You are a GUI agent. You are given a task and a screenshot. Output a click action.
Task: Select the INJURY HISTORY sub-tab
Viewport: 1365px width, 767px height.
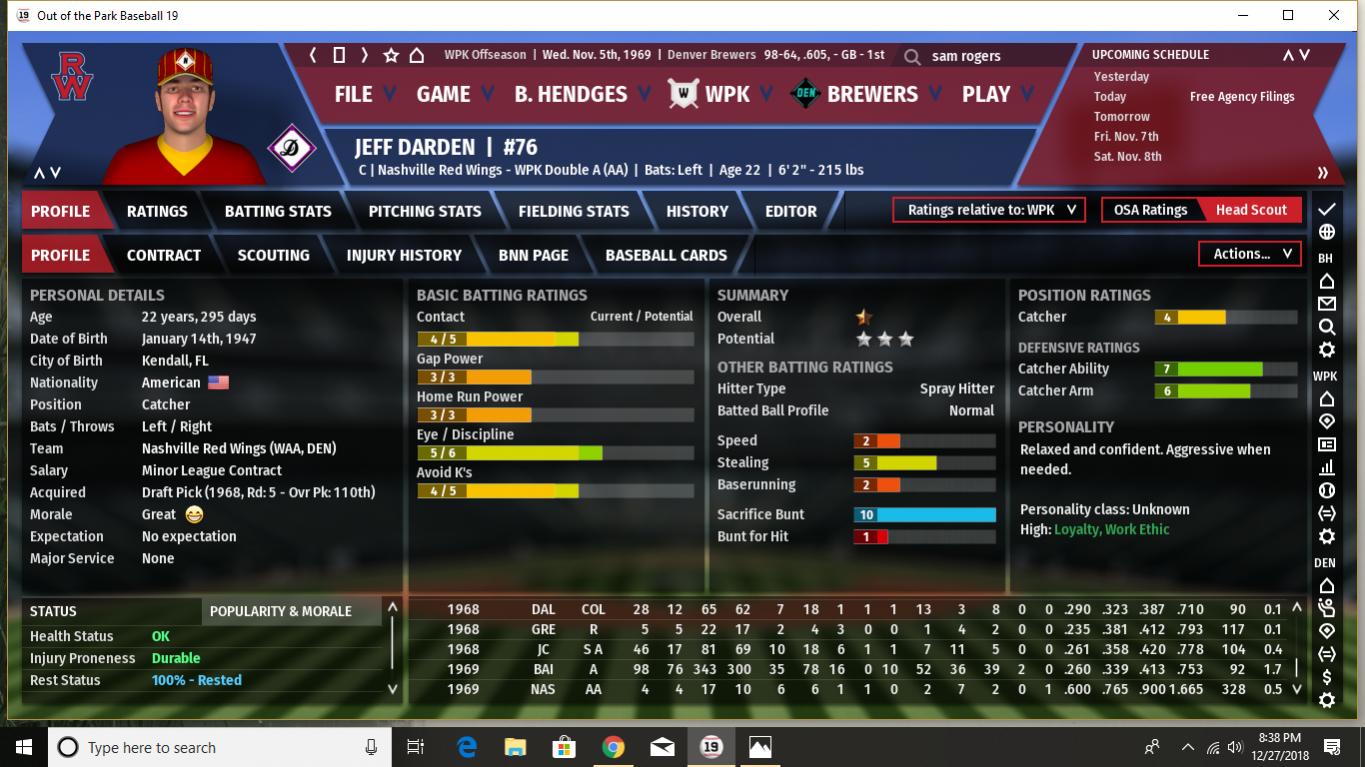pyautogui.click(x=404, y=255)
